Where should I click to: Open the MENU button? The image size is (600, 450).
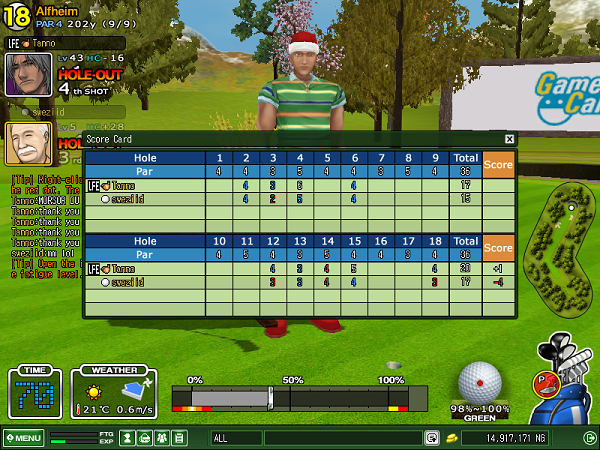pos(23,438)
